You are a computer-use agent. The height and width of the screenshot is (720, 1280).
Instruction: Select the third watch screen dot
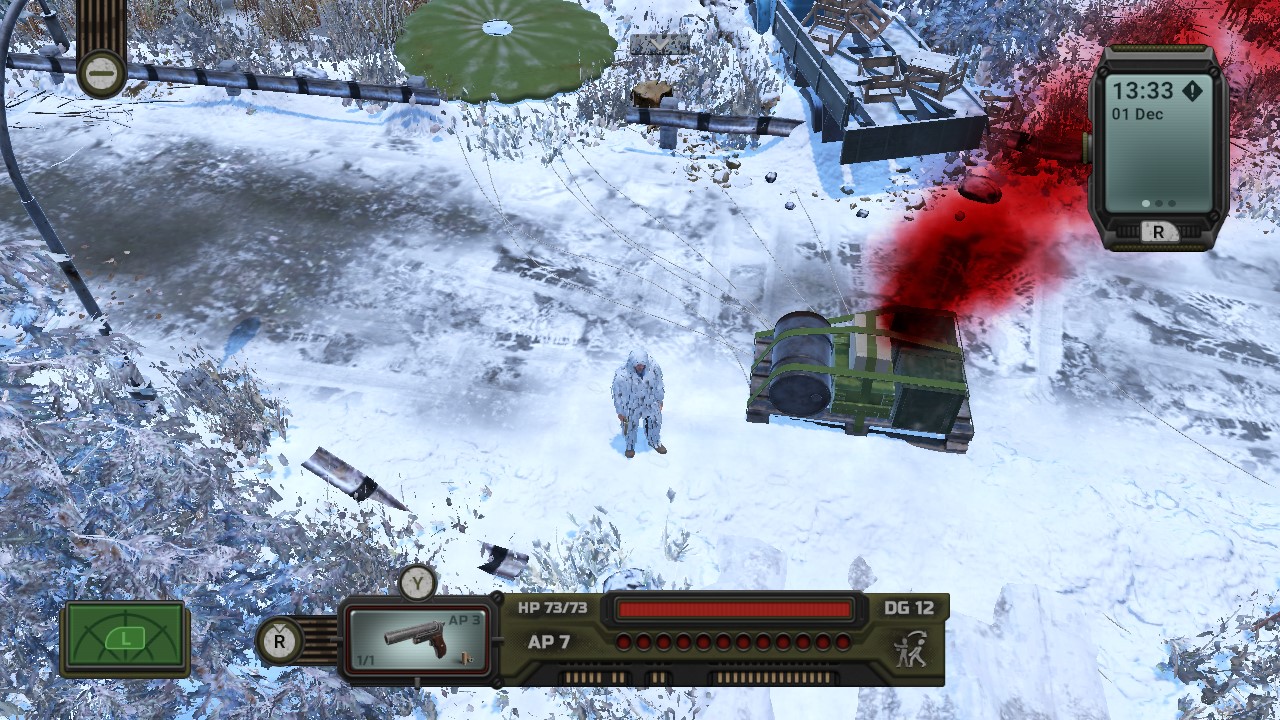pos(1171,204)
